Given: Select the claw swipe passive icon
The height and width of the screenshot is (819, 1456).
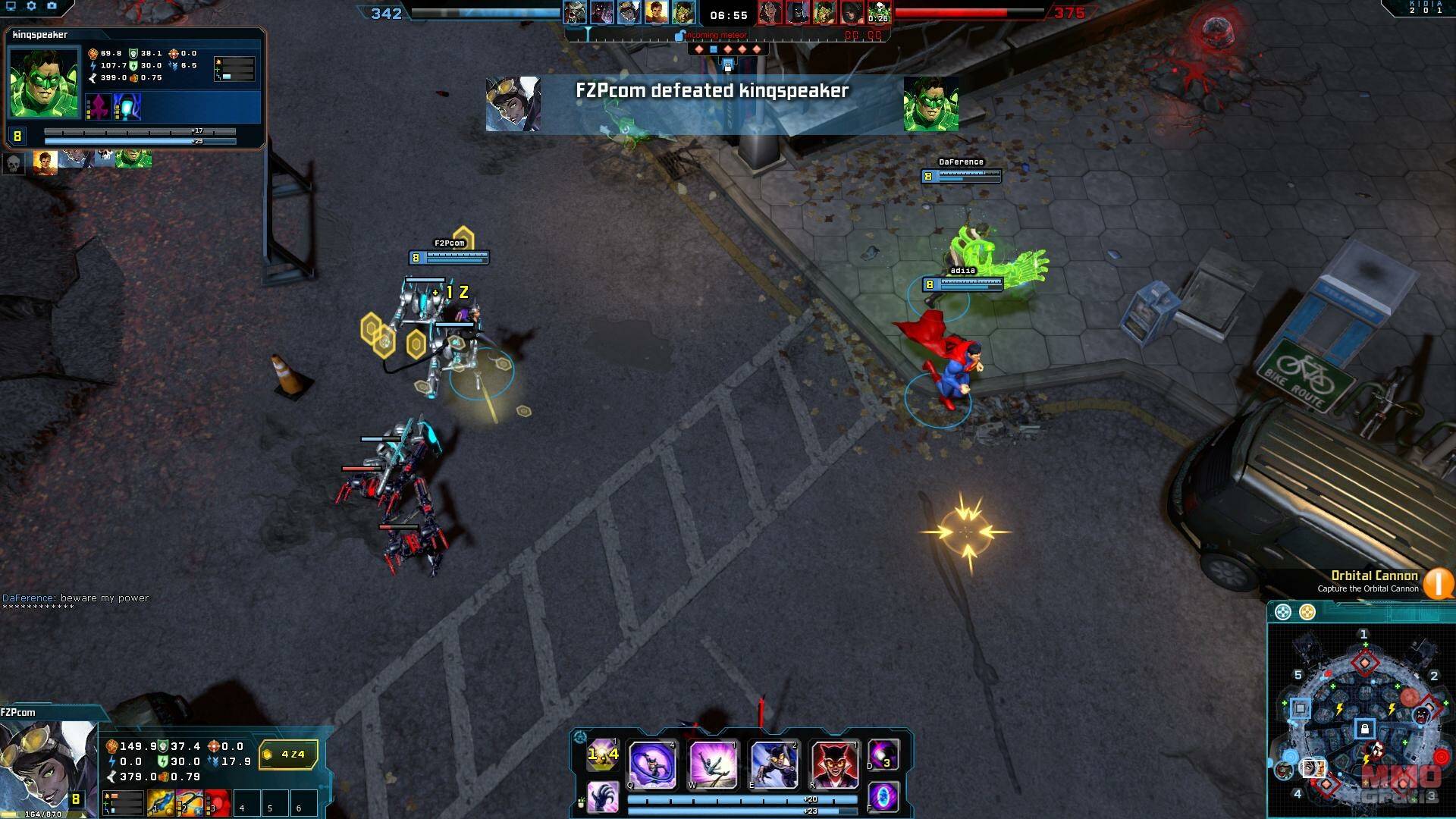Looking at the screenshot, I should tap(603, 798).
